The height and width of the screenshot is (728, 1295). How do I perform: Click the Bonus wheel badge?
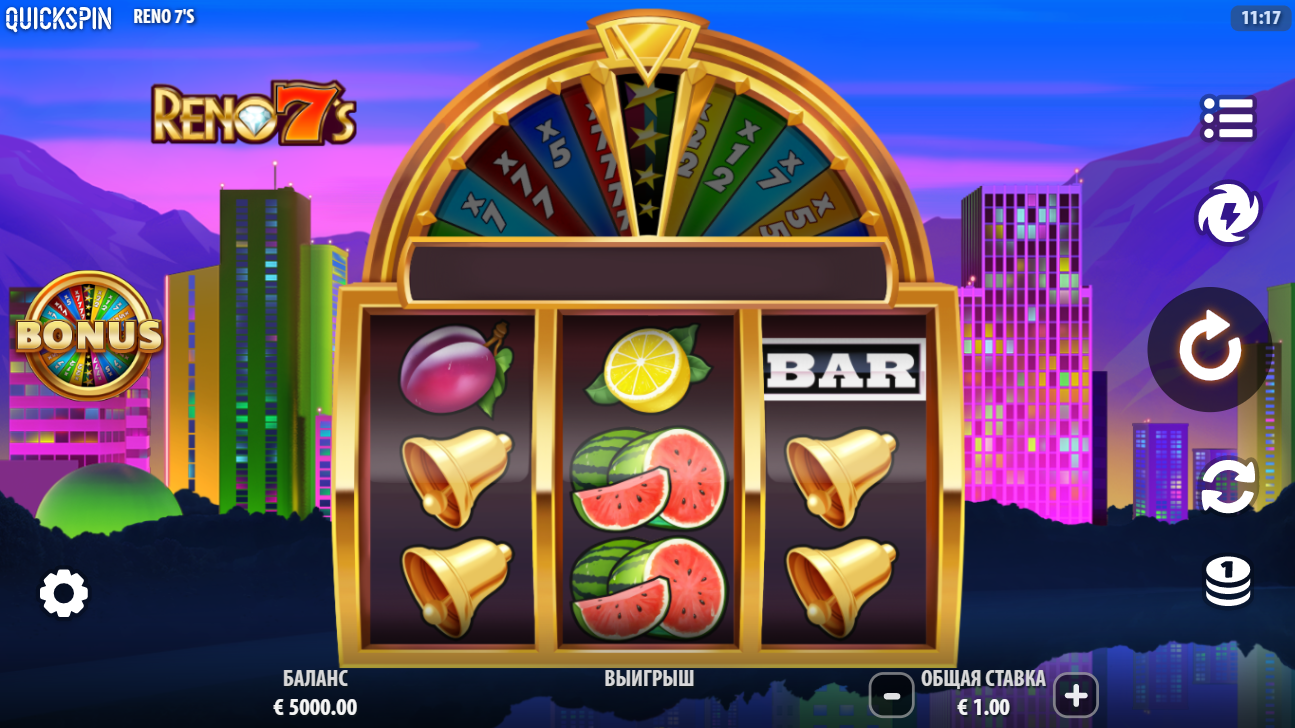[89, 336]
